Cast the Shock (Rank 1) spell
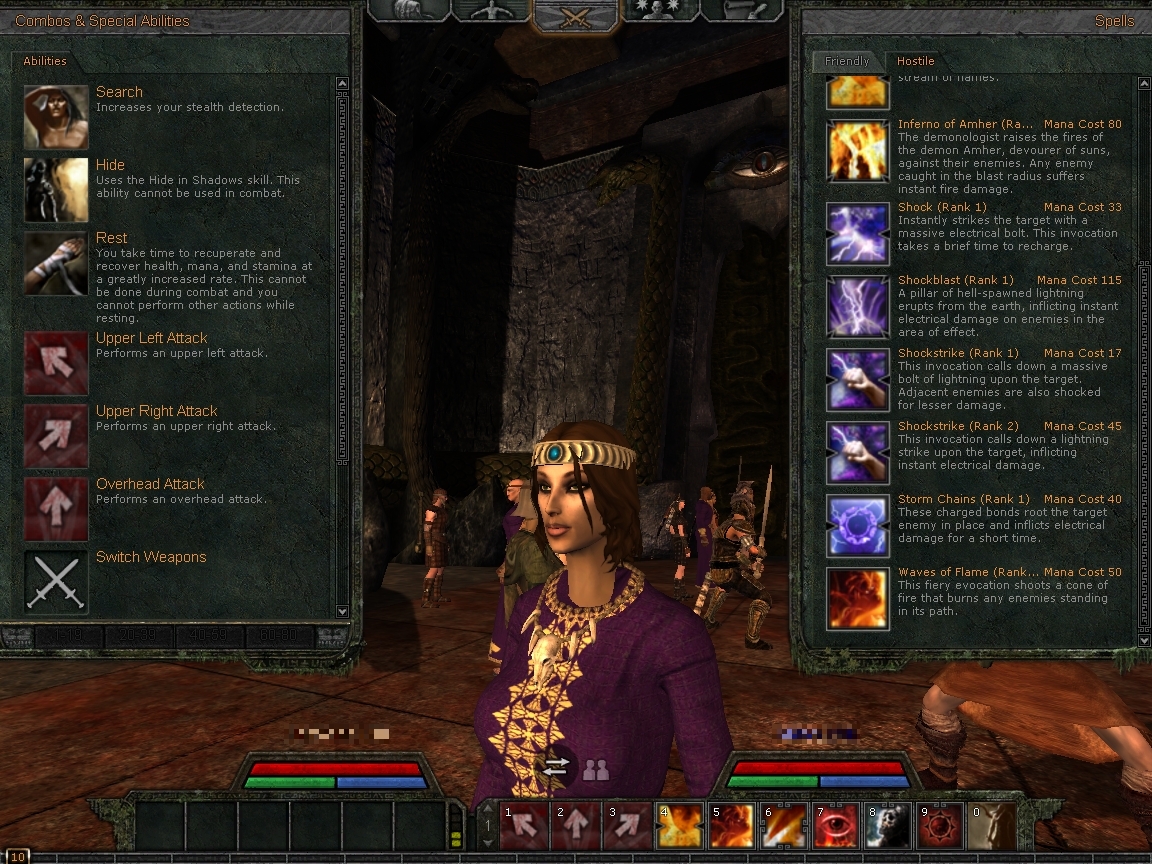Viewport: 1152px width, 864px height. tap(858, 233)
